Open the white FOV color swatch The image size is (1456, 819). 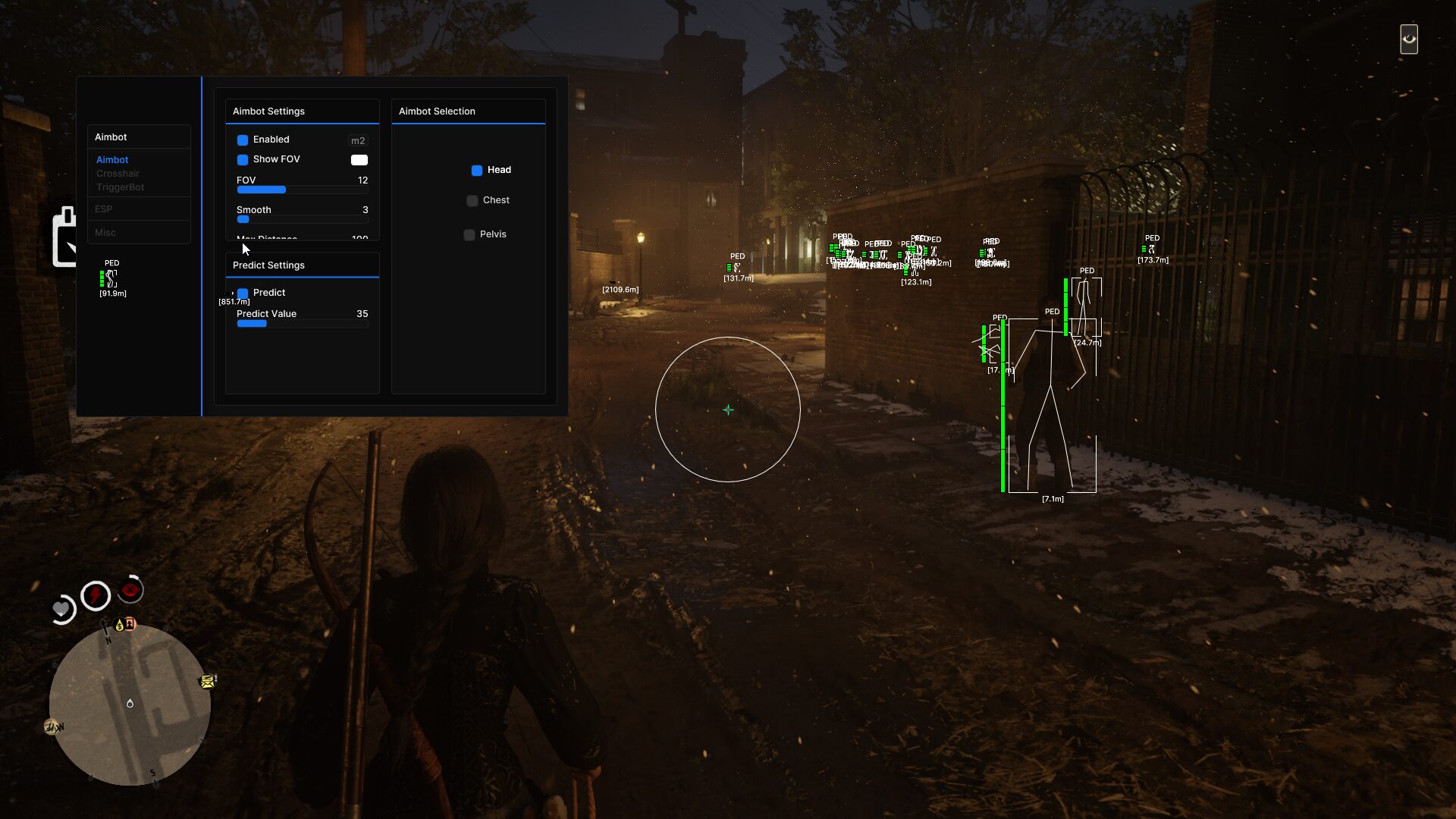[x=359, y=160]
